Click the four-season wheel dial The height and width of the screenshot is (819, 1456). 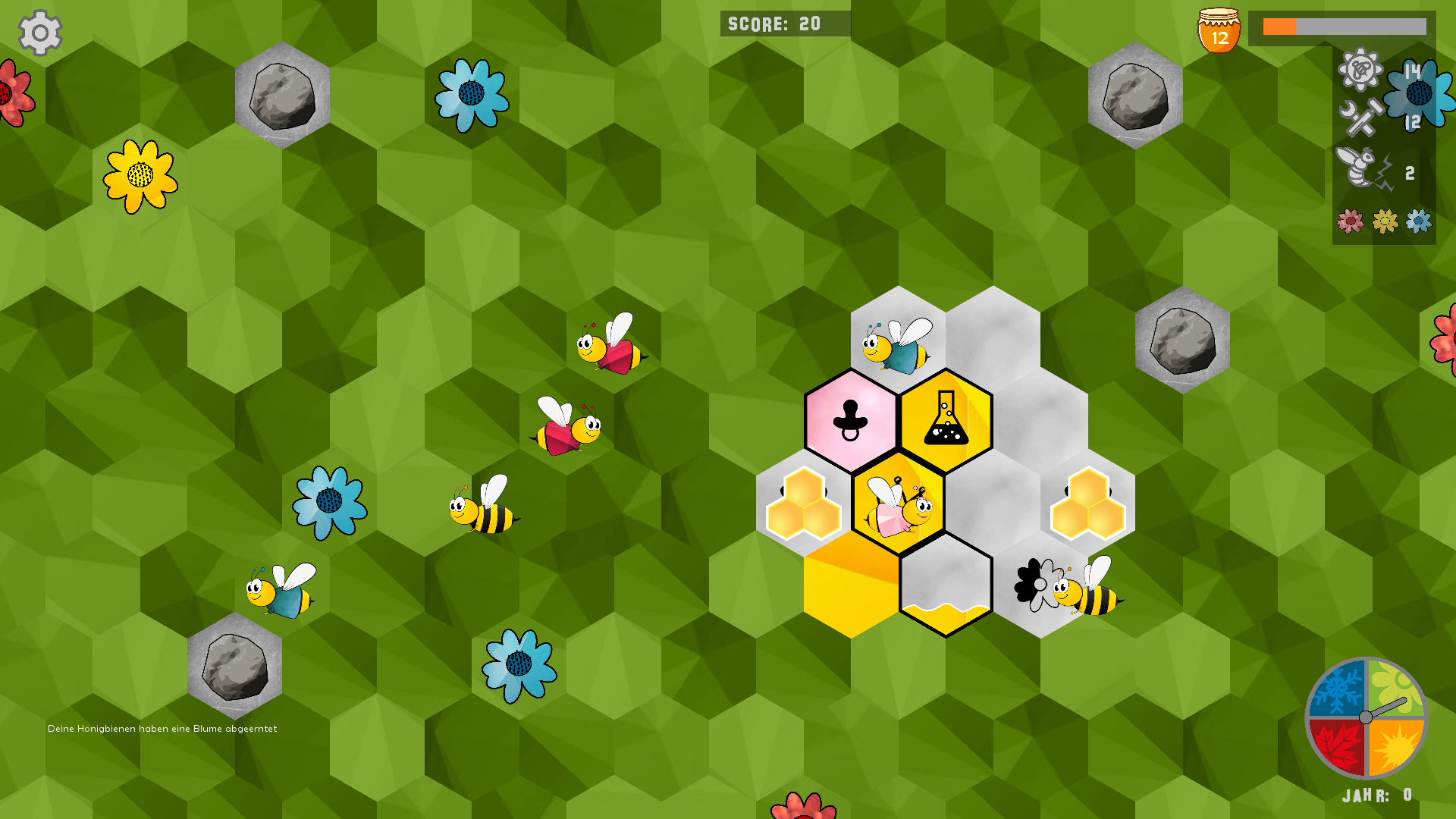(x=1366, y=717)
